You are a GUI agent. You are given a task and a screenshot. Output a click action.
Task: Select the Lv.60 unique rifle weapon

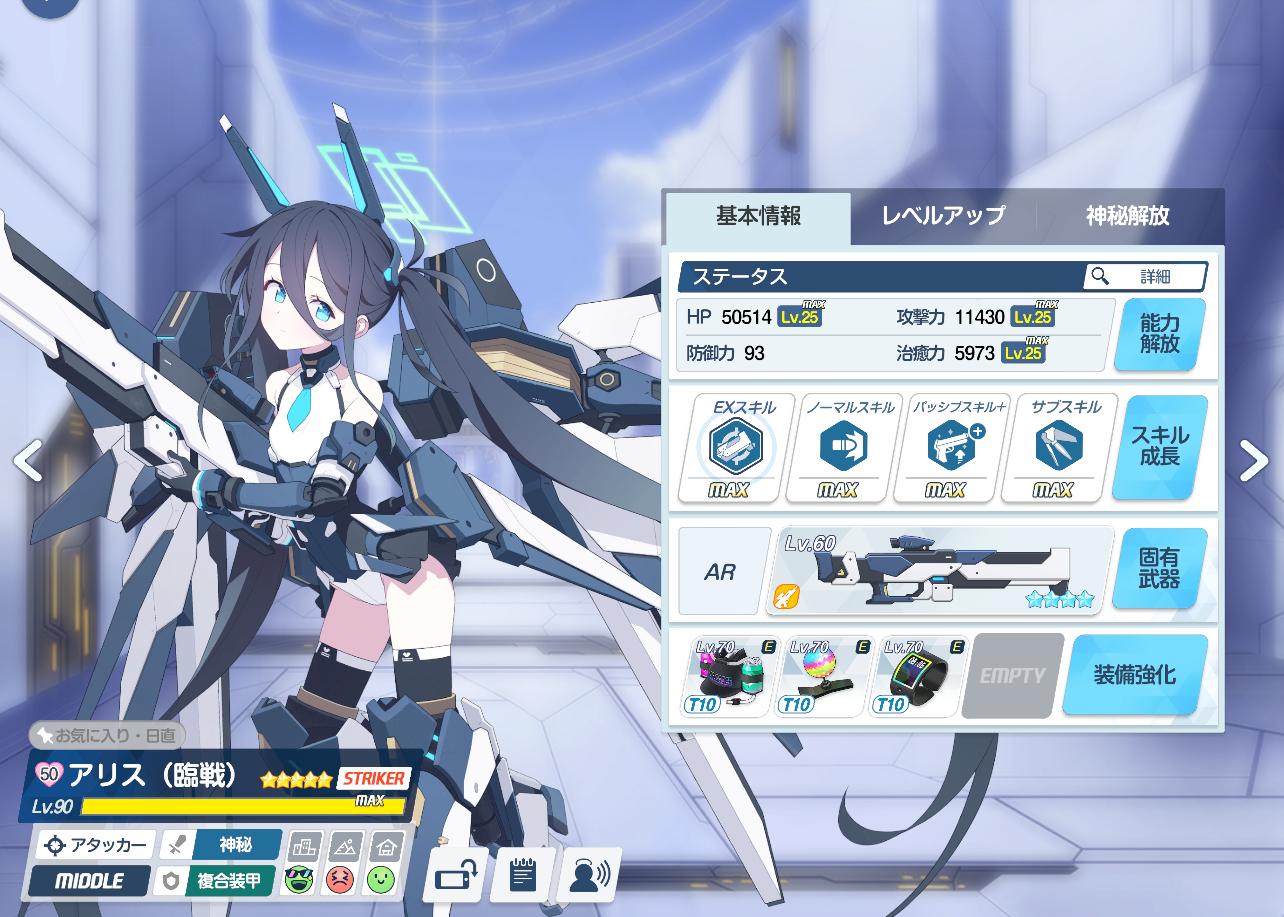point(940,571)
